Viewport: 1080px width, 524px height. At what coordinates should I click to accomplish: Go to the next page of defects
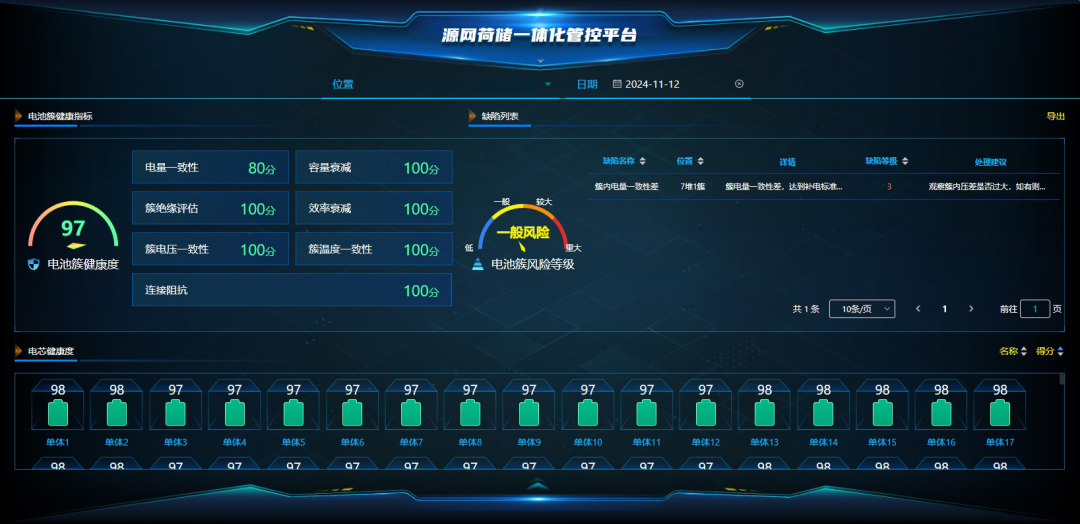click(x=971, y=309)
